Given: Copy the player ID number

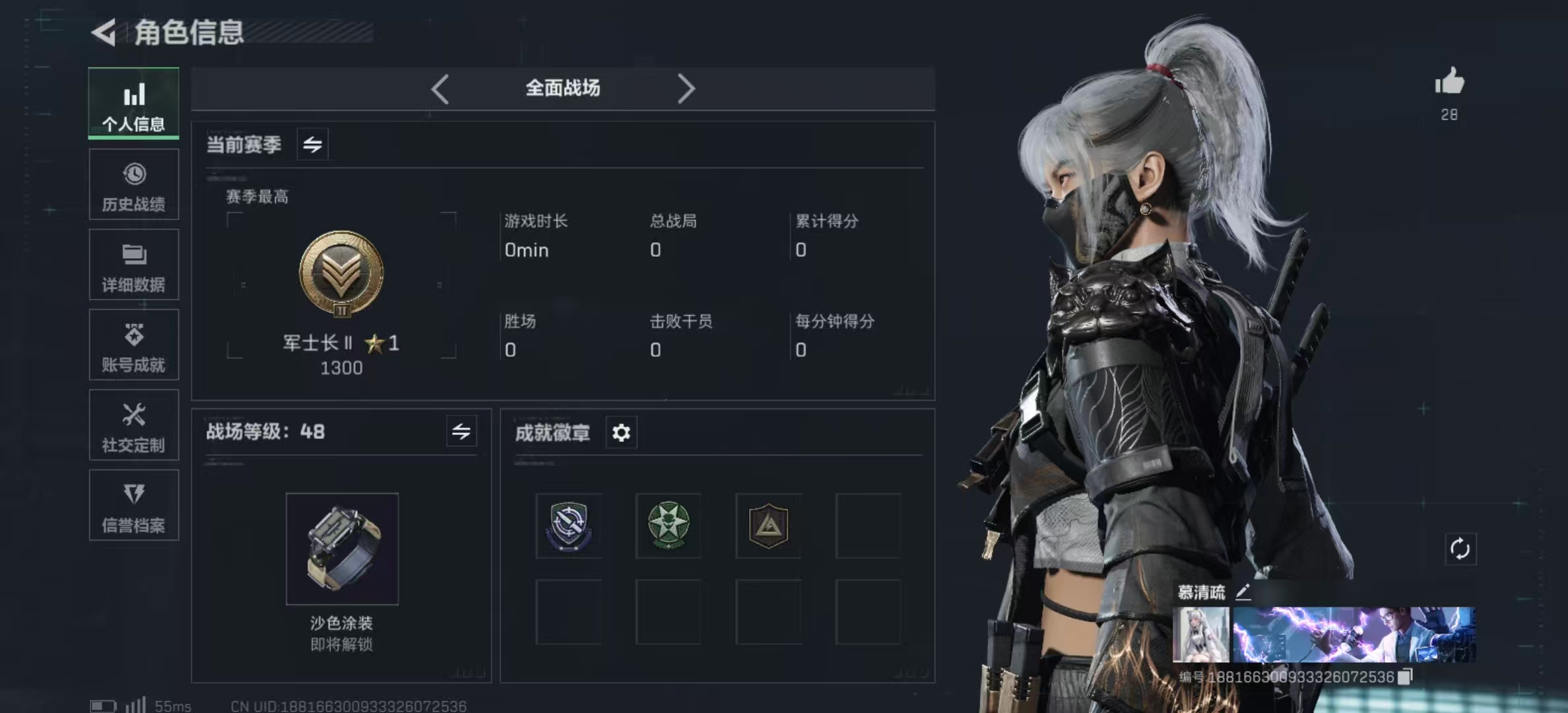Looking at the screenshot, I should pyautogui.click(x=1406, y=677).
